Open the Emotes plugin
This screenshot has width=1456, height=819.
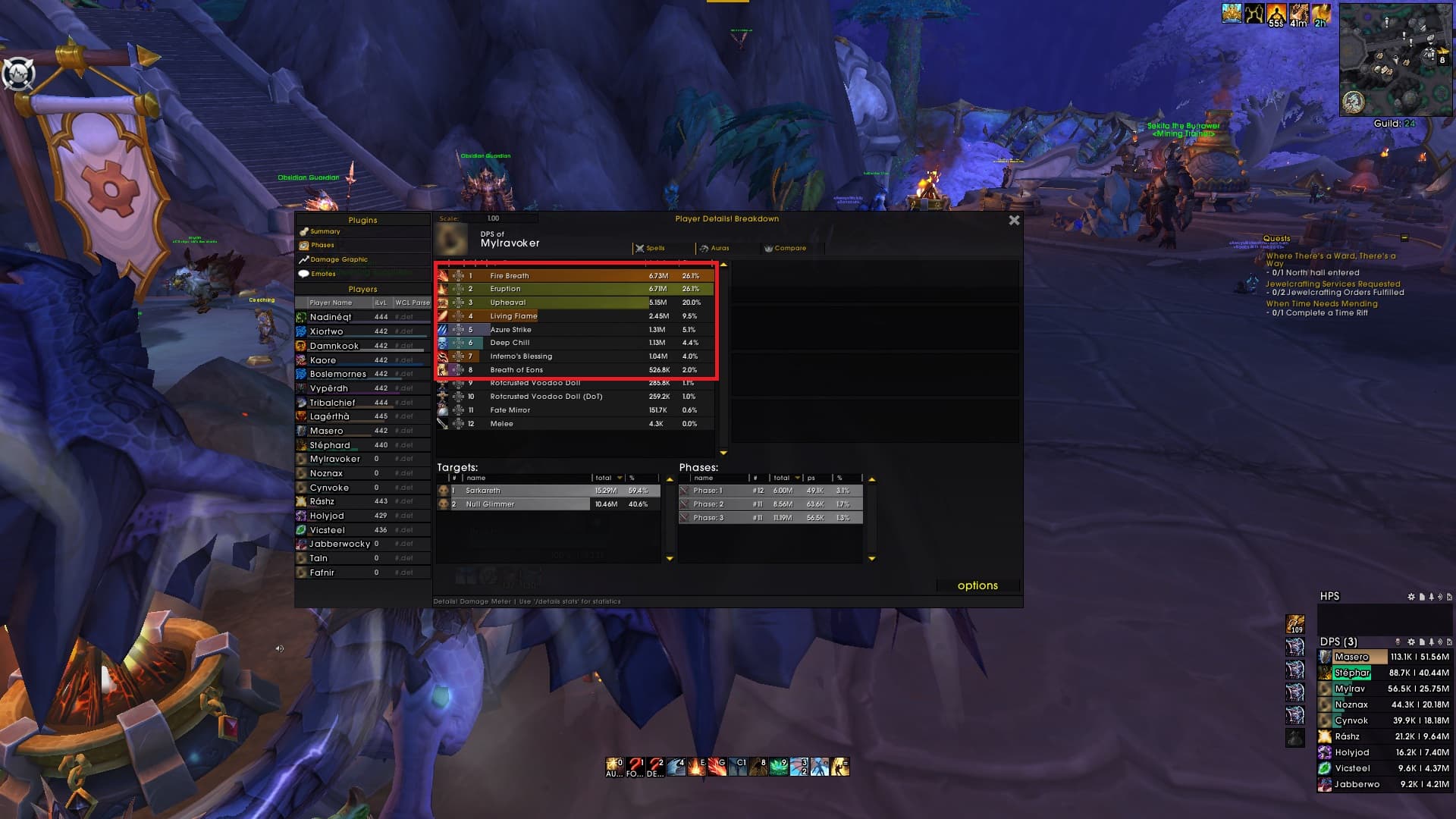pos(322,273)
